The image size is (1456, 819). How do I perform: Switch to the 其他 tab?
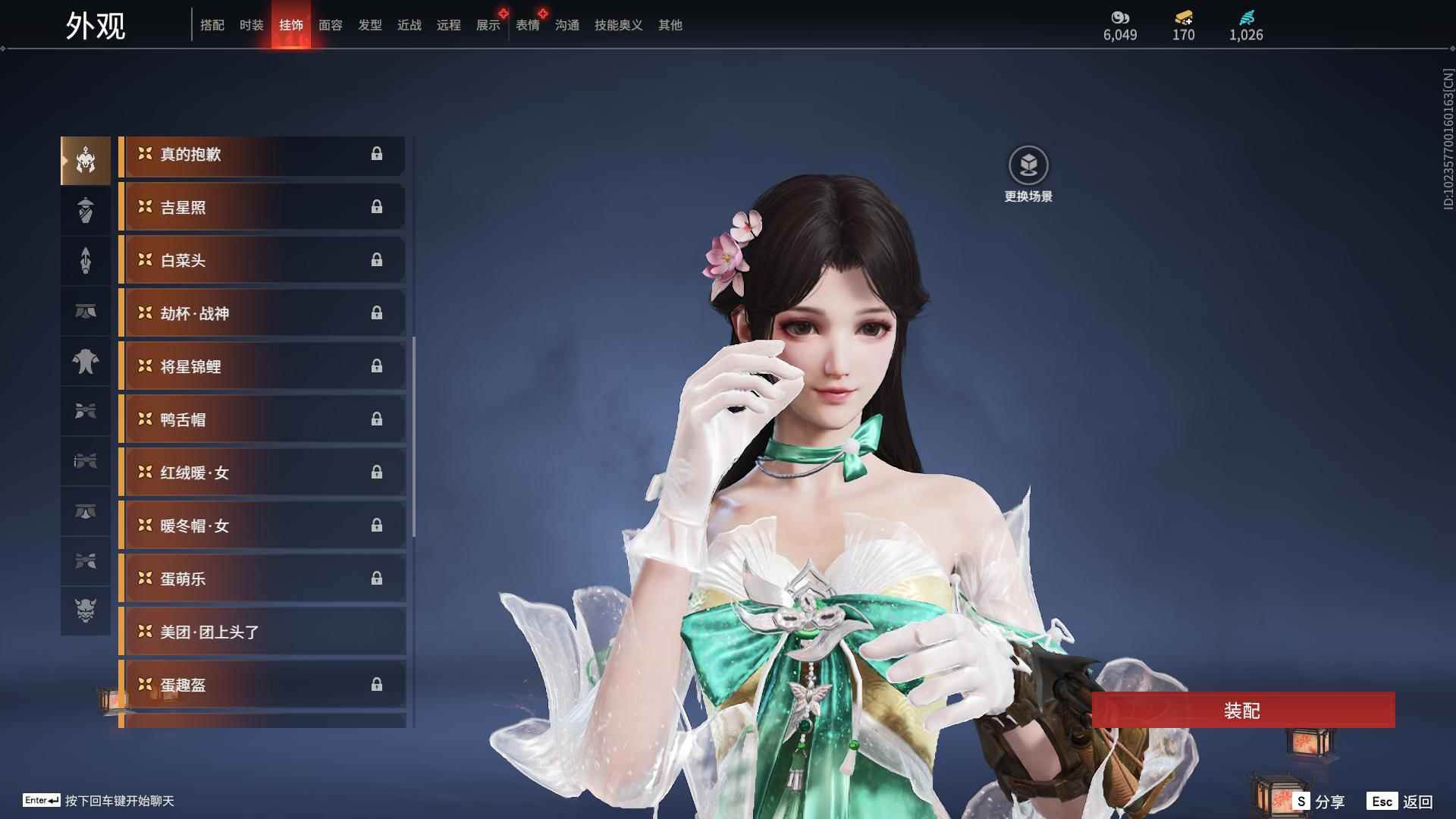(670, 25)
